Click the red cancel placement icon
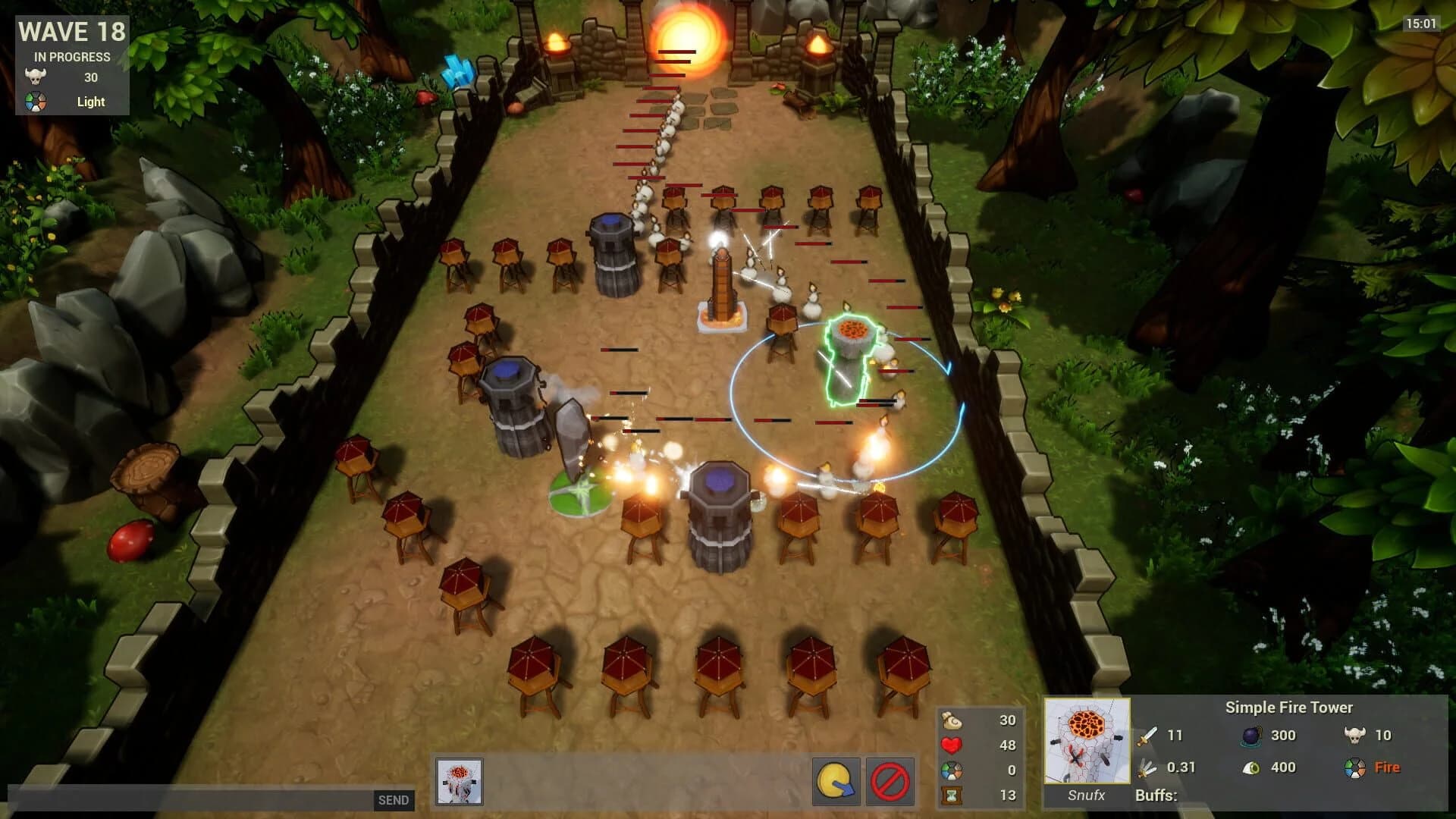Image resolution: width=1456 pixels, height=819 pixels. 892,780
